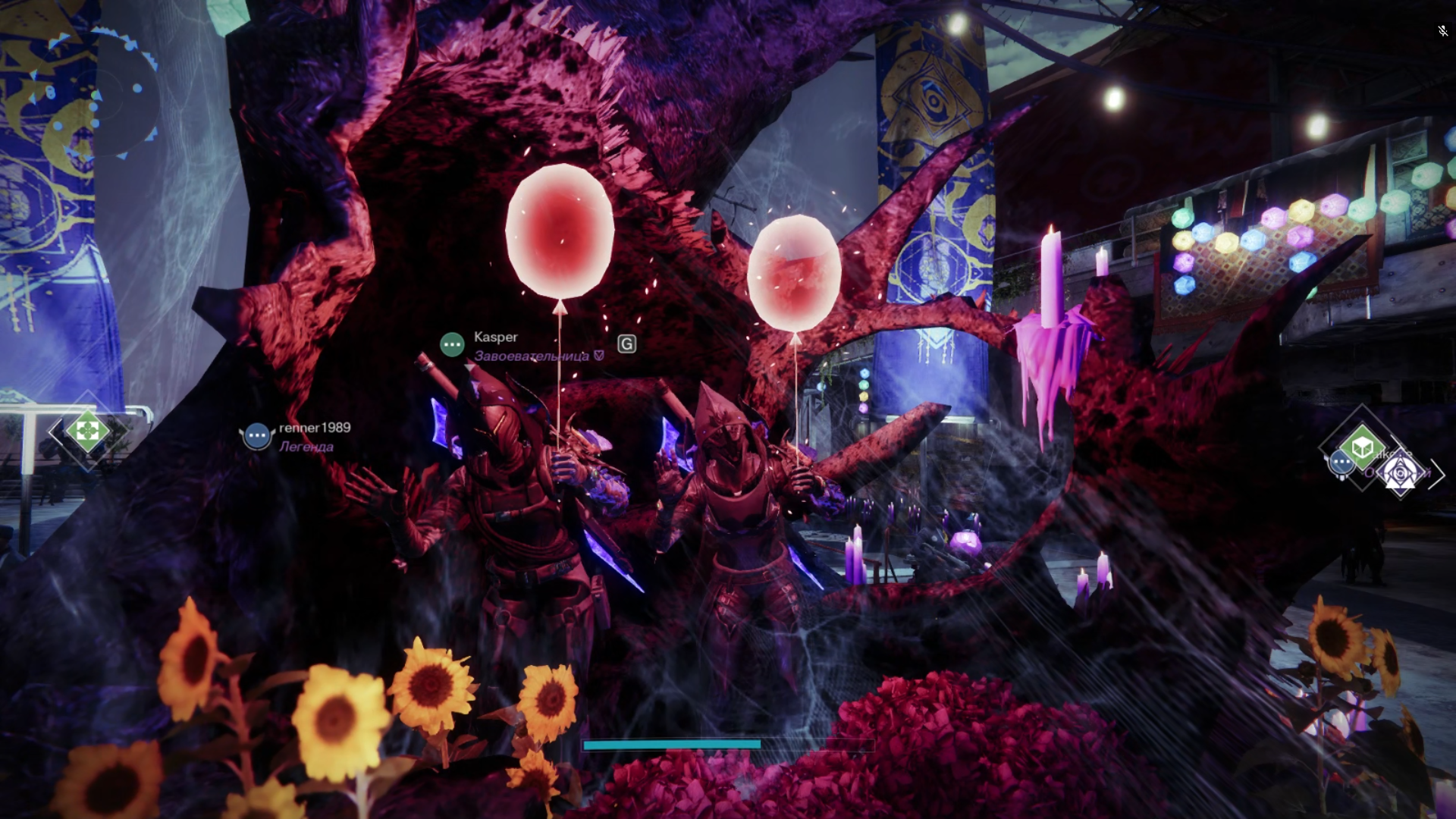Select the green cube waypoint marker
The width and height of the screenshot is (1456, 819).
coord(1362,447)
